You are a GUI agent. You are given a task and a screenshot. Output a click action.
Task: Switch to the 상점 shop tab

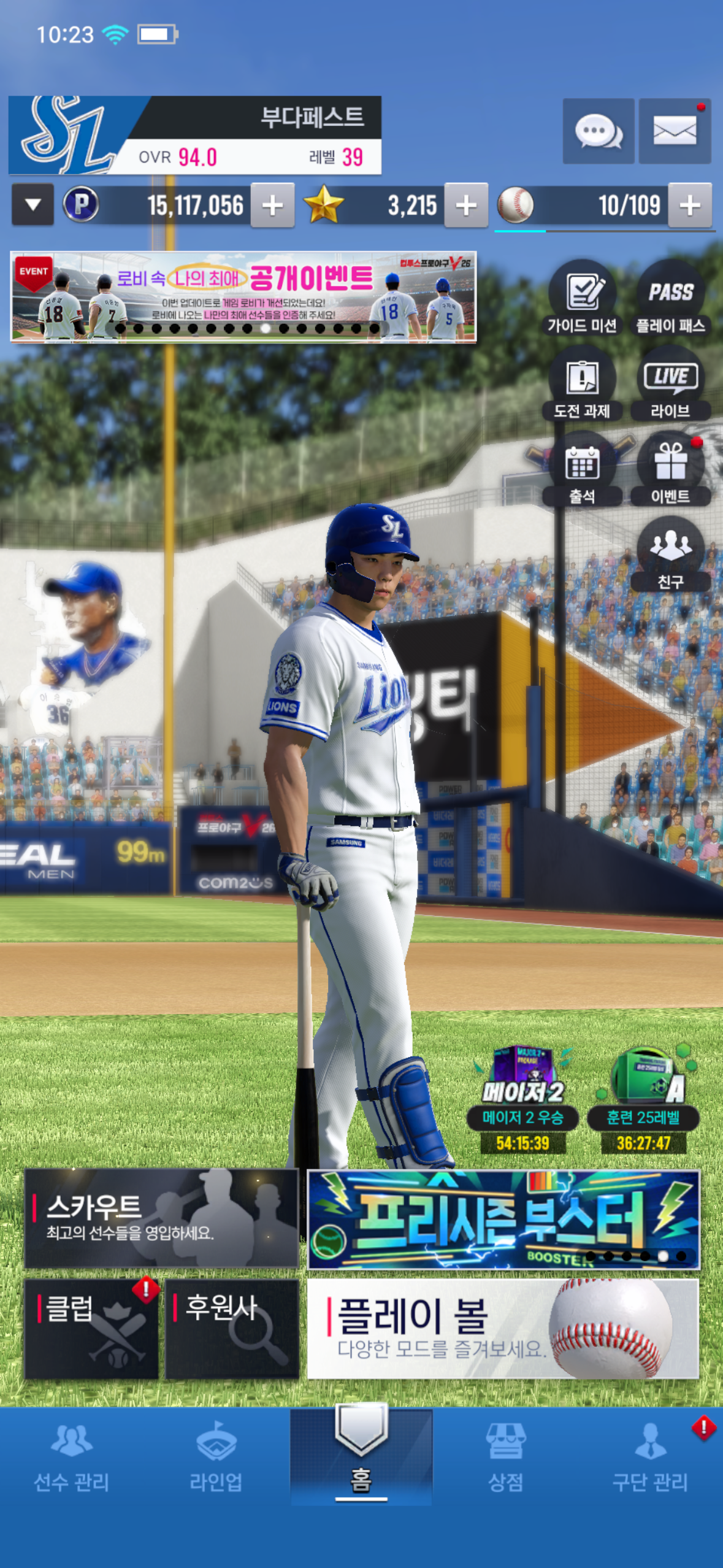(505, 1457)
